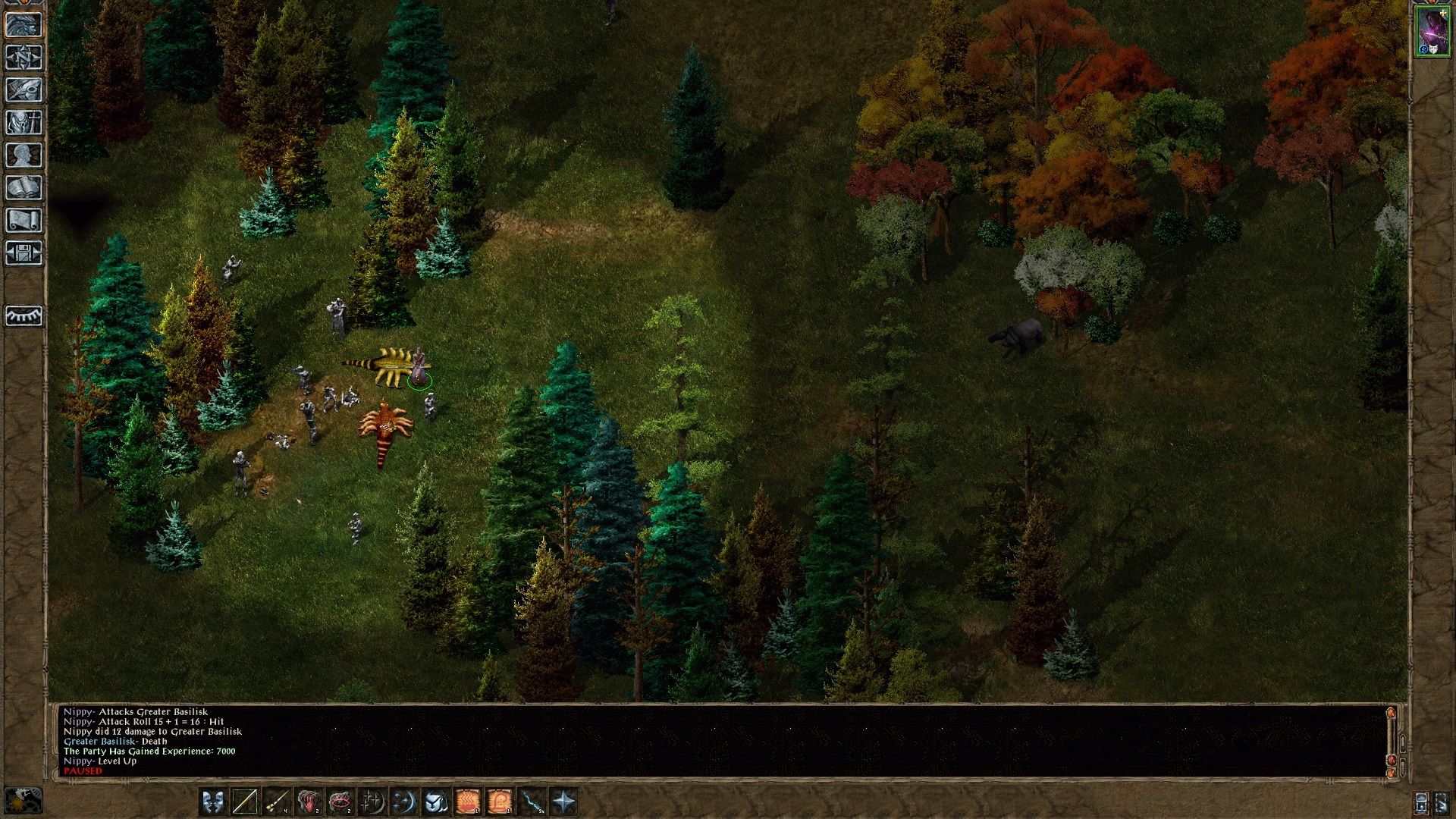Select Nippy's character portrait
Viewport: 1456px width, 819px height.
pyautogui.click(x=1432, y=32)
